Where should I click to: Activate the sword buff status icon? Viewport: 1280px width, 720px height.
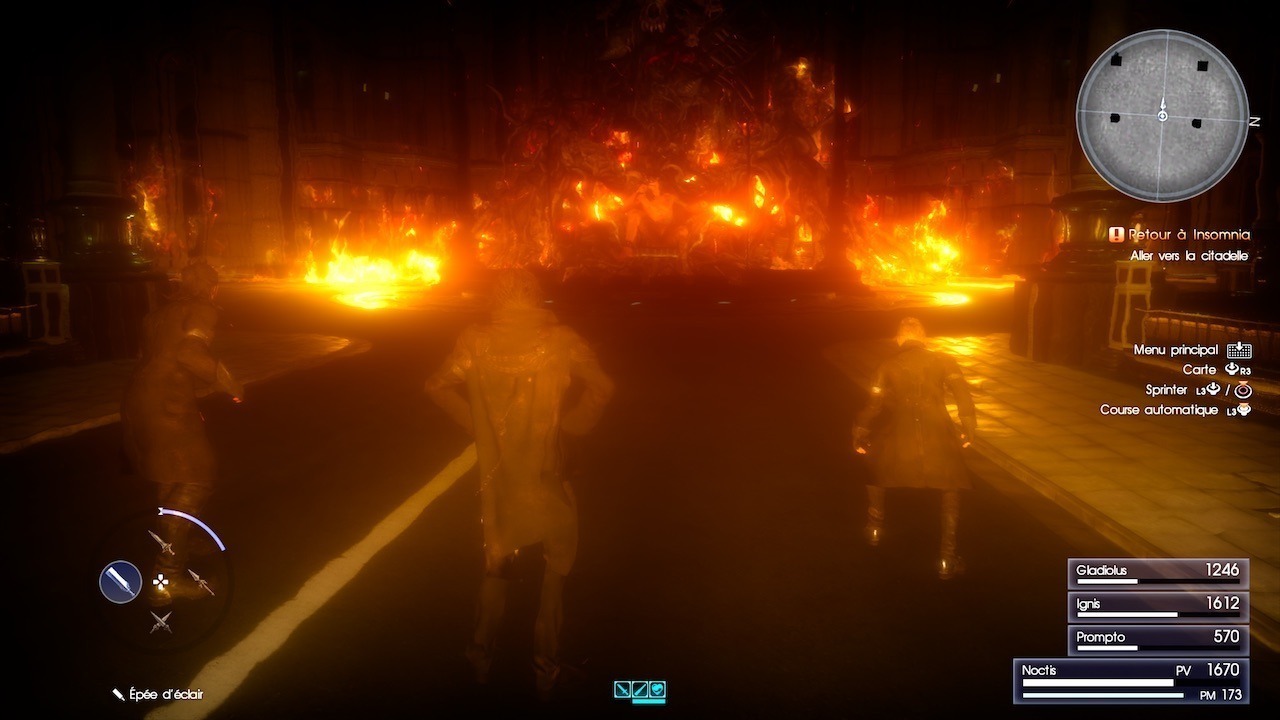[x=623, y=689]
